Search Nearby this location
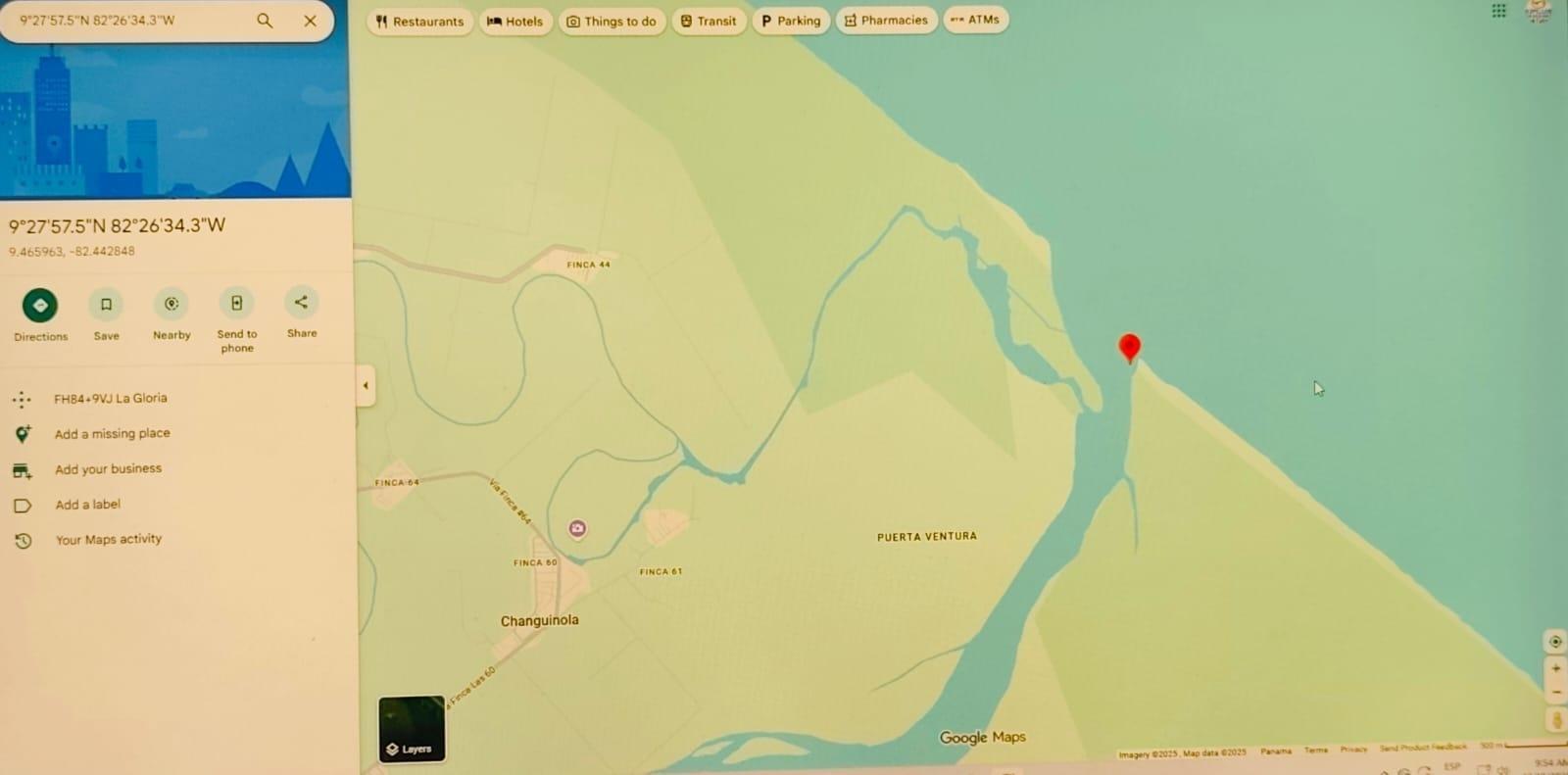1568x775 pixels. [171, 305]
